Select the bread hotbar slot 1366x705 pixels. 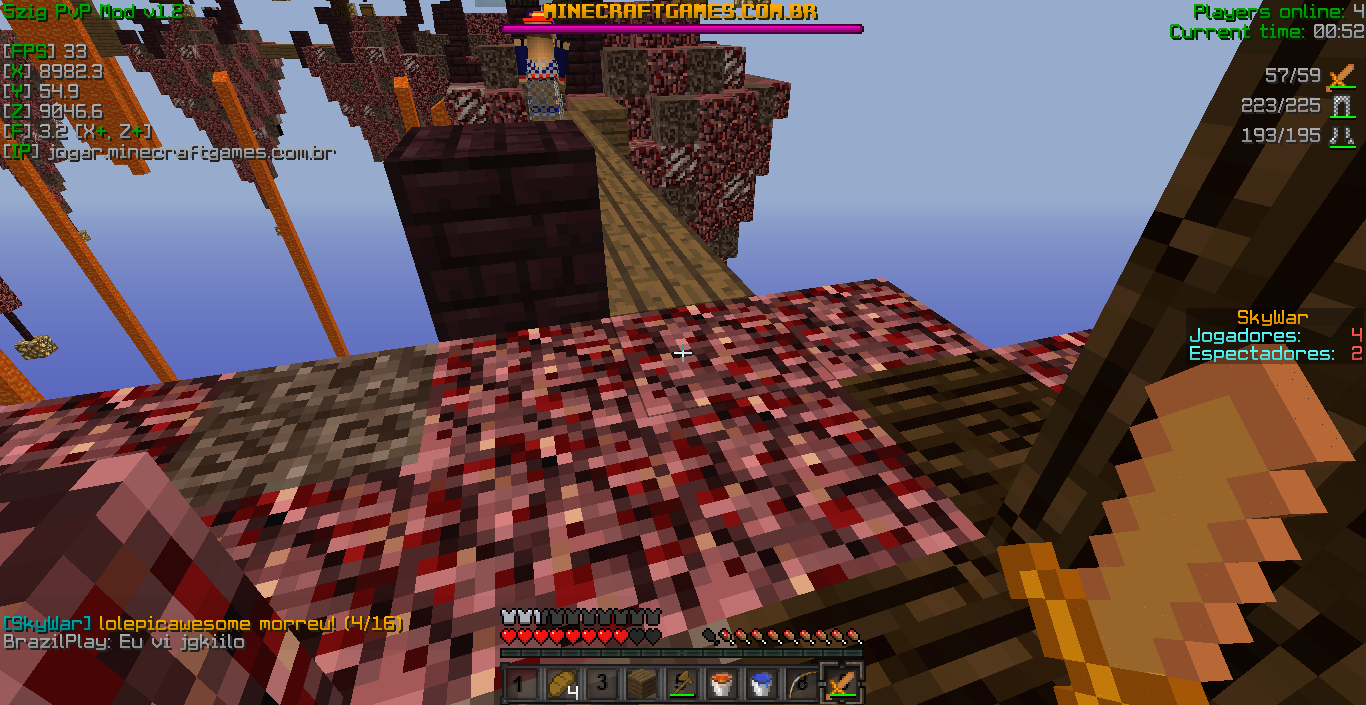pyautogui.click(x=560, y=685)
